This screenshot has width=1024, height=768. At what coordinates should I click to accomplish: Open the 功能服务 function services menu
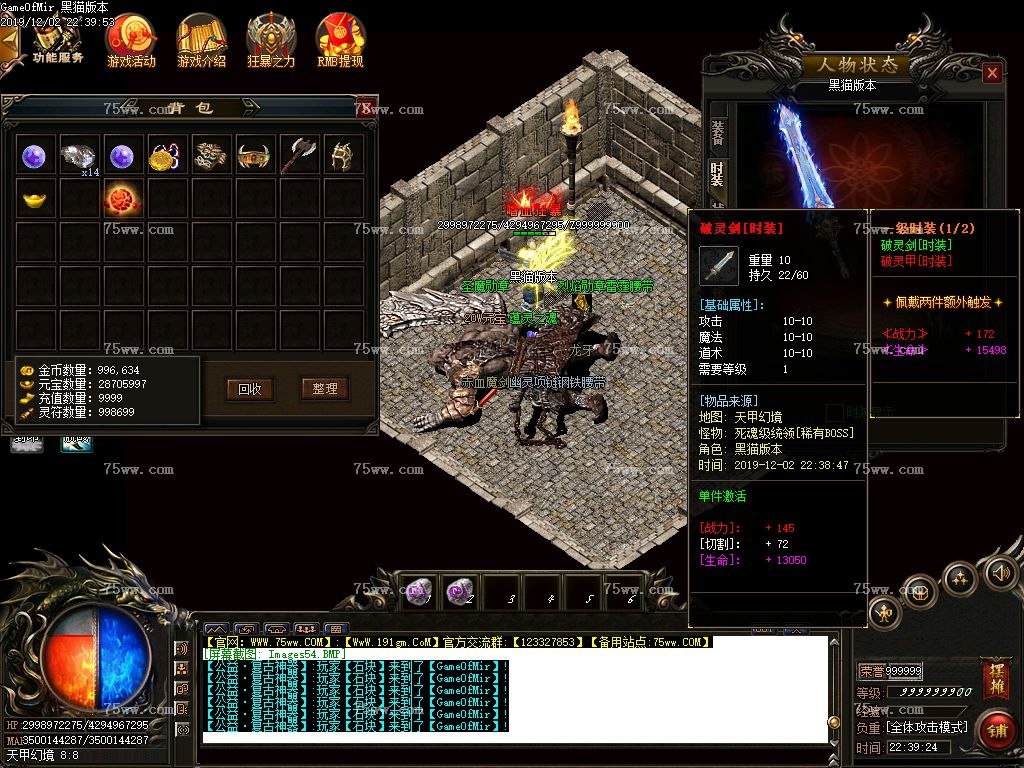coord(58,41)
